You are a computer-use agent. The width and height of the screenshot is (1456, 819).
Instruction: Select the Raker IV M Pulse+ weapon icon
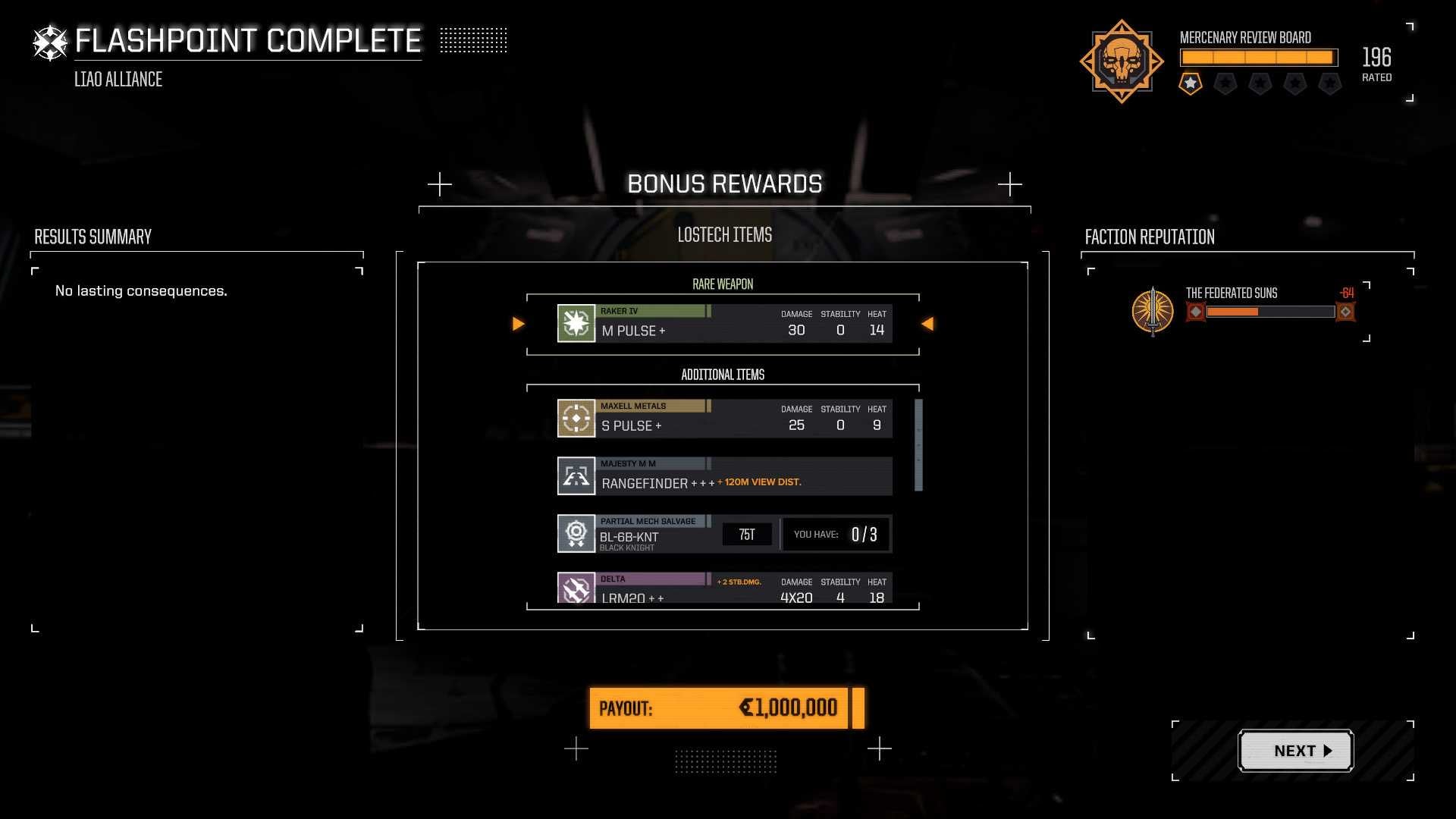[576, 322]
